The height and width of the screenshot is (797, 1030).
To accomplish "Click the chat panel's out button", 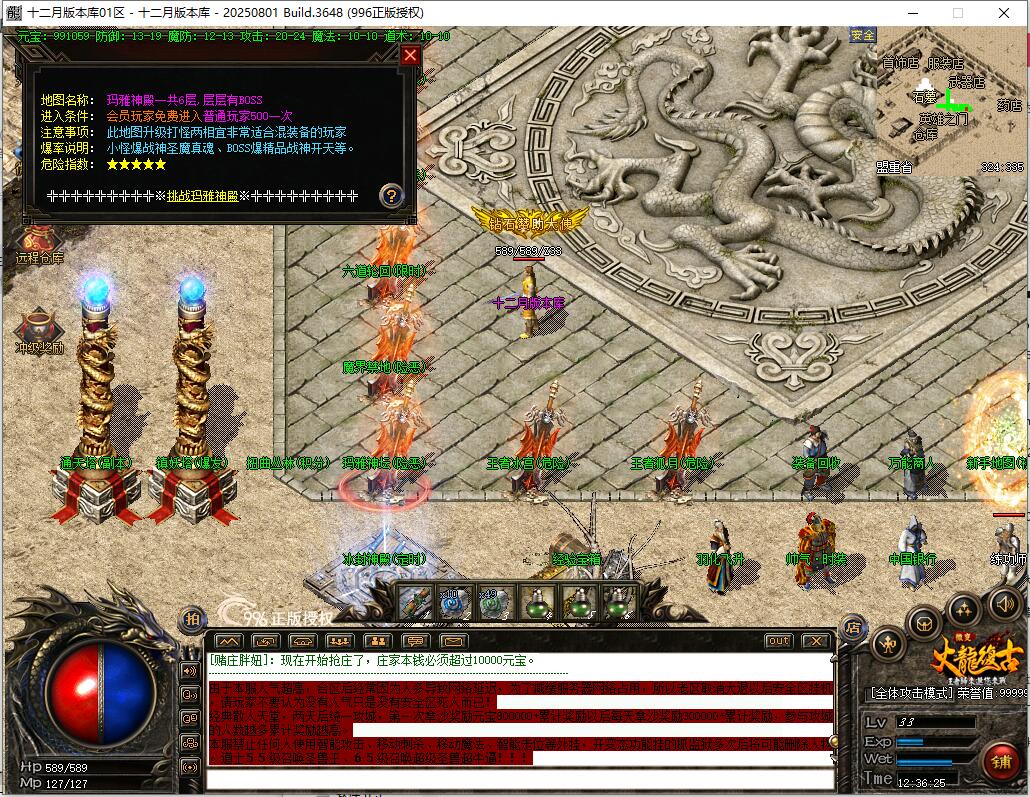I will point(777,640).
